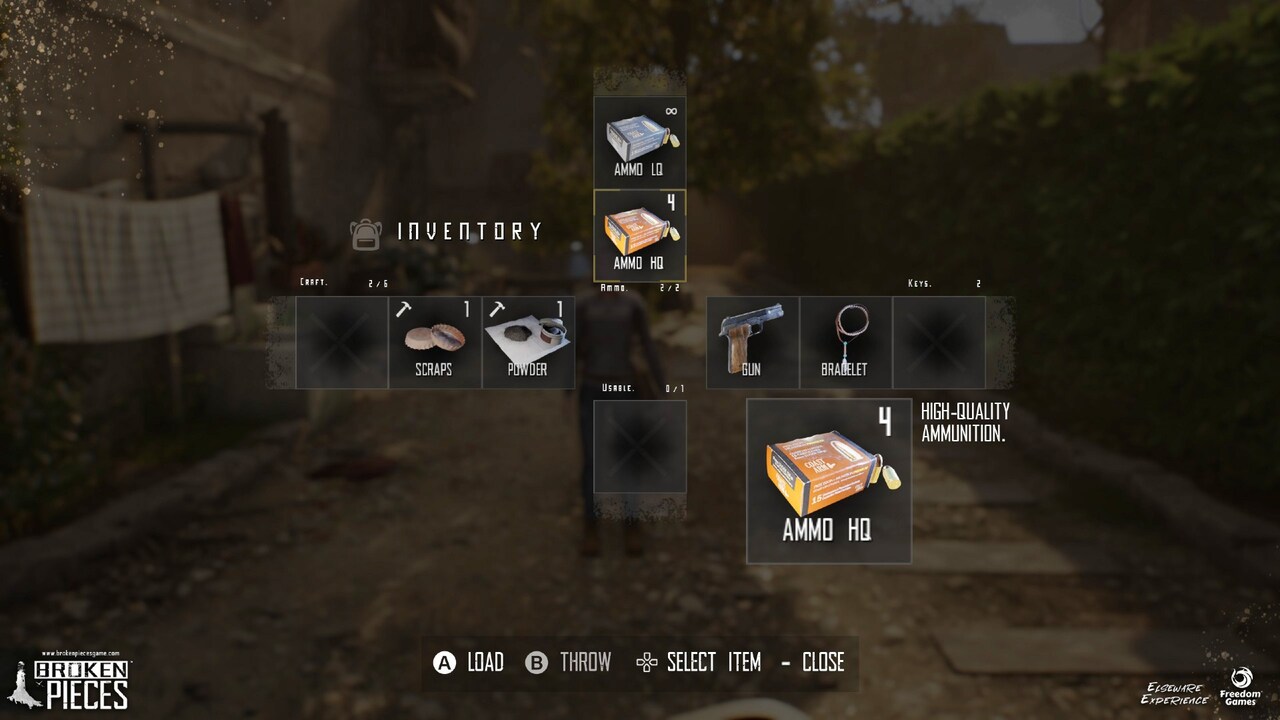Image resolution: width=1280 pixels, height=720 pixels.
Task: Choose the Bracelet slot
Action: (845, 342)
